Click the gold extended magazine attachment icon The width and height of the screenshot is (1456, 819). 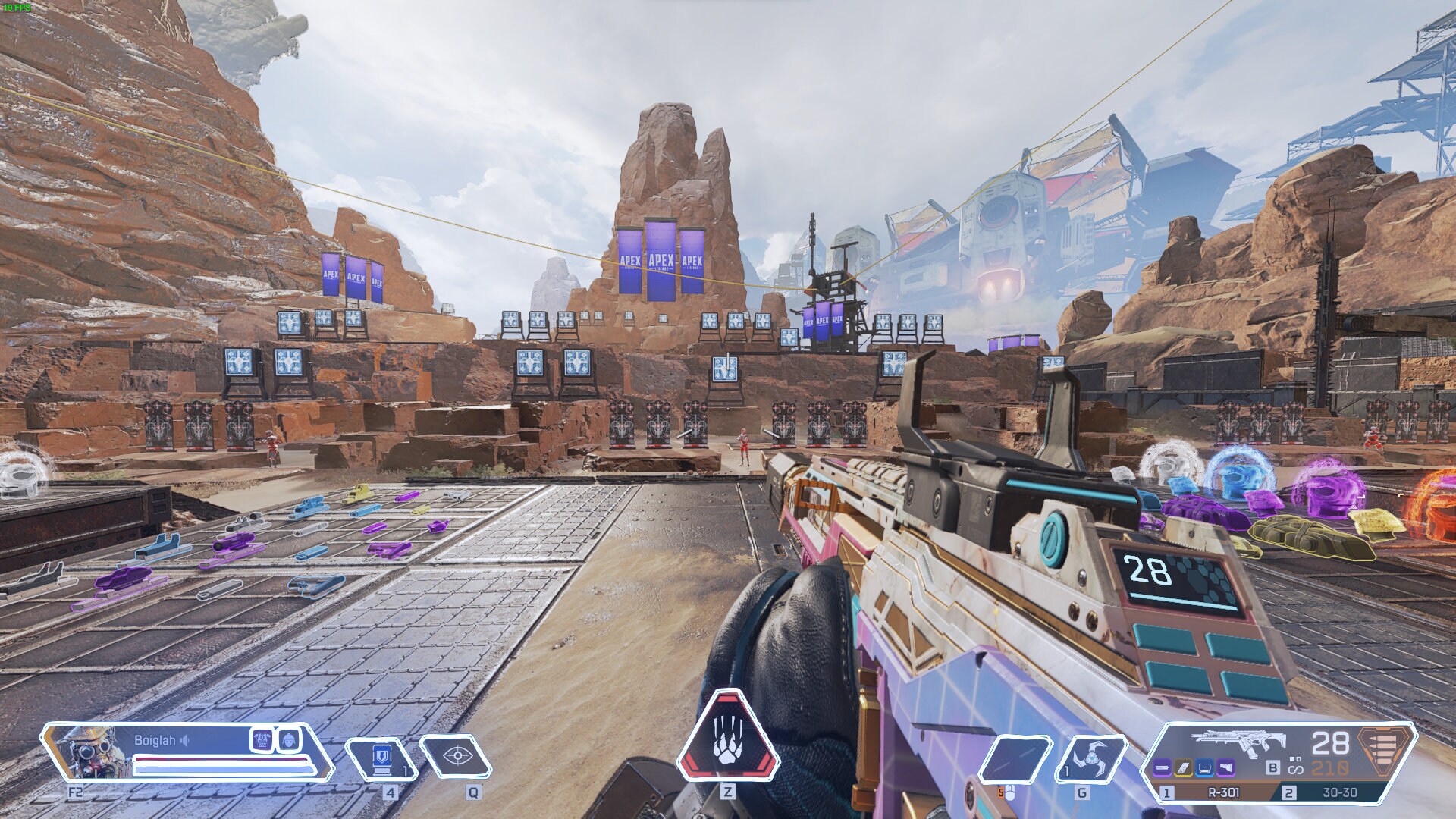[1184, 768]
